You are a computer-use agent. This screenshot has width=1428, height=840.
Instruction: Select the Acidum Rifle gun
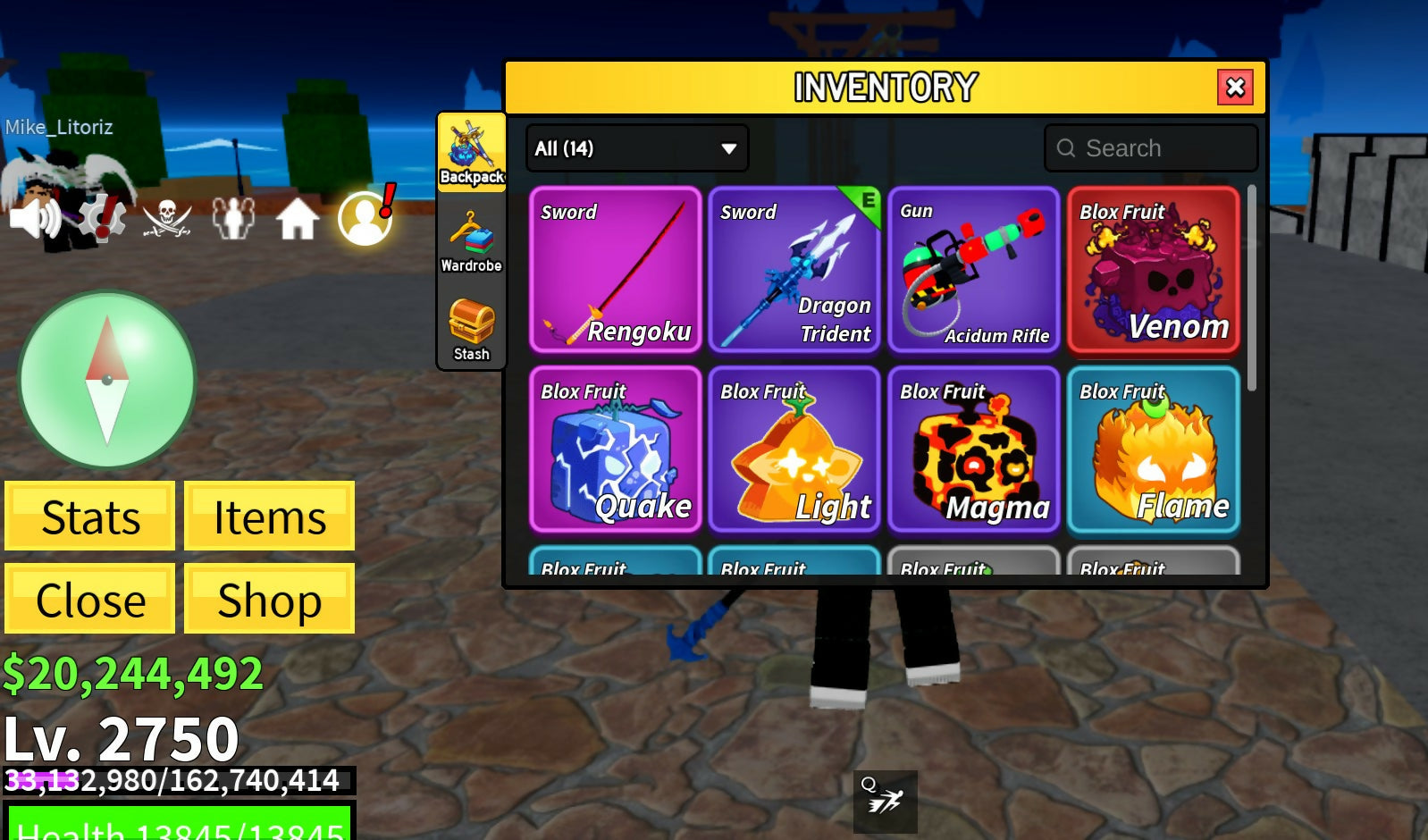point(974,269)
